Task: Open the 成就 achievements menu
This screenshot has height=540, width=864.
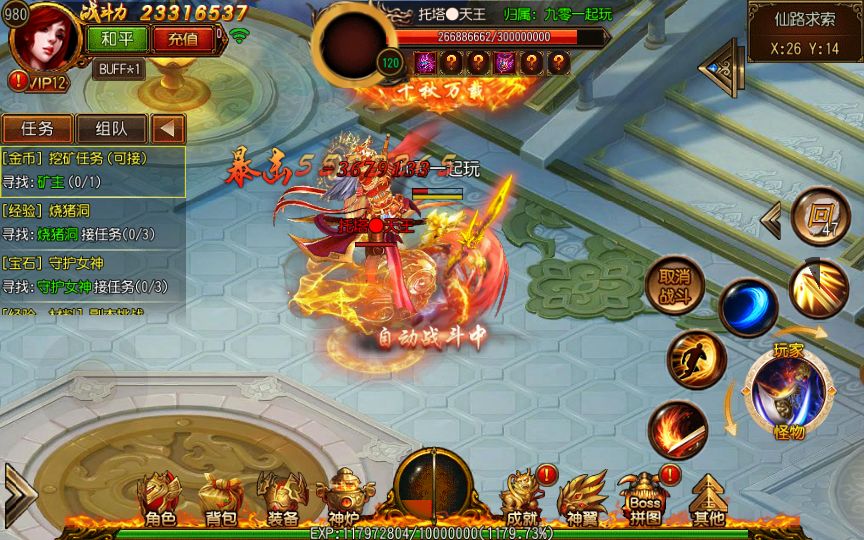Action: (522, 499)
